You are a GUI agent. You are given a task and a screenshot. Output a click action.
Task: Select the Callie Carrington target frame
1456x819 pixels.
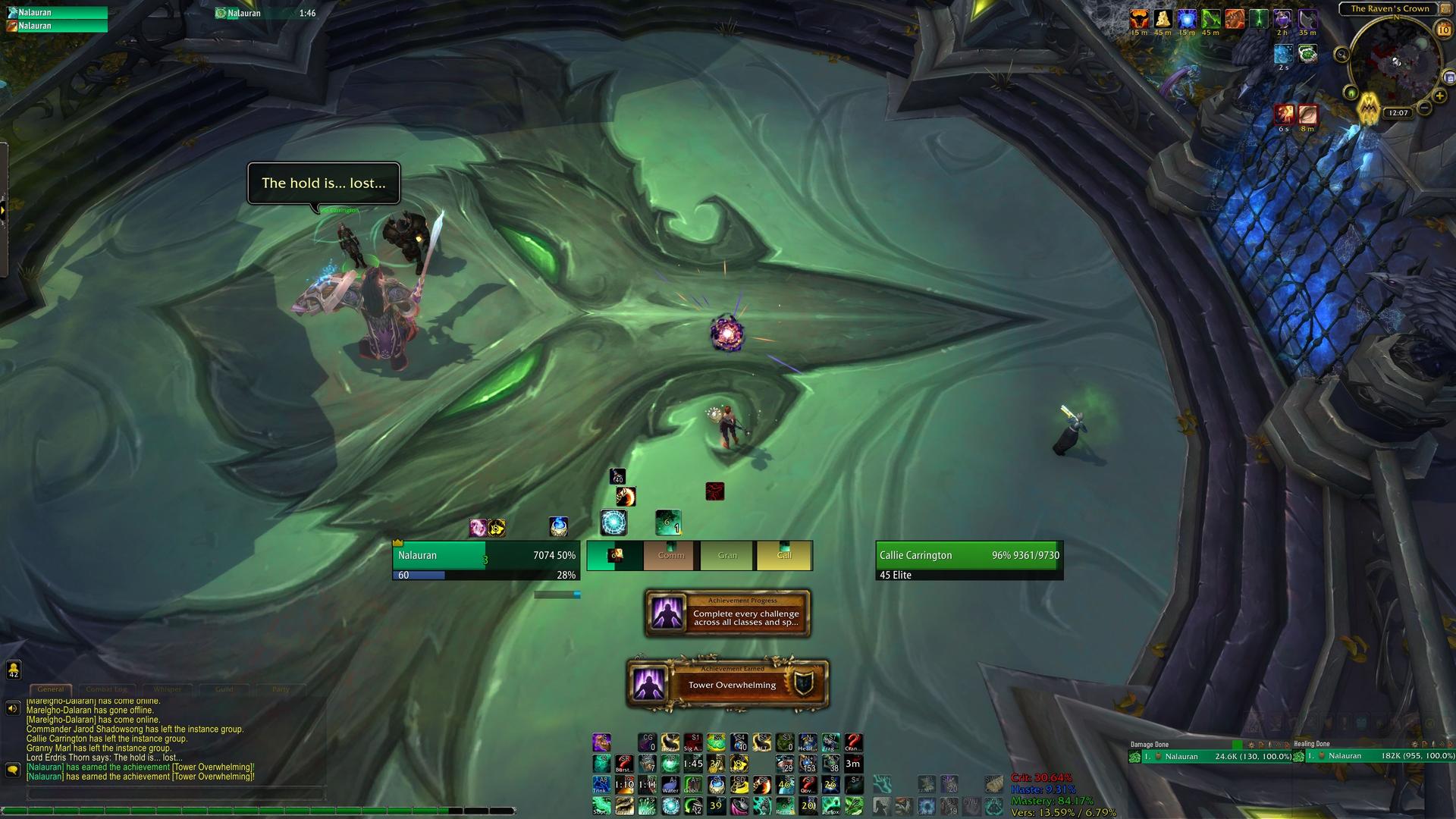tap(969, 560)
